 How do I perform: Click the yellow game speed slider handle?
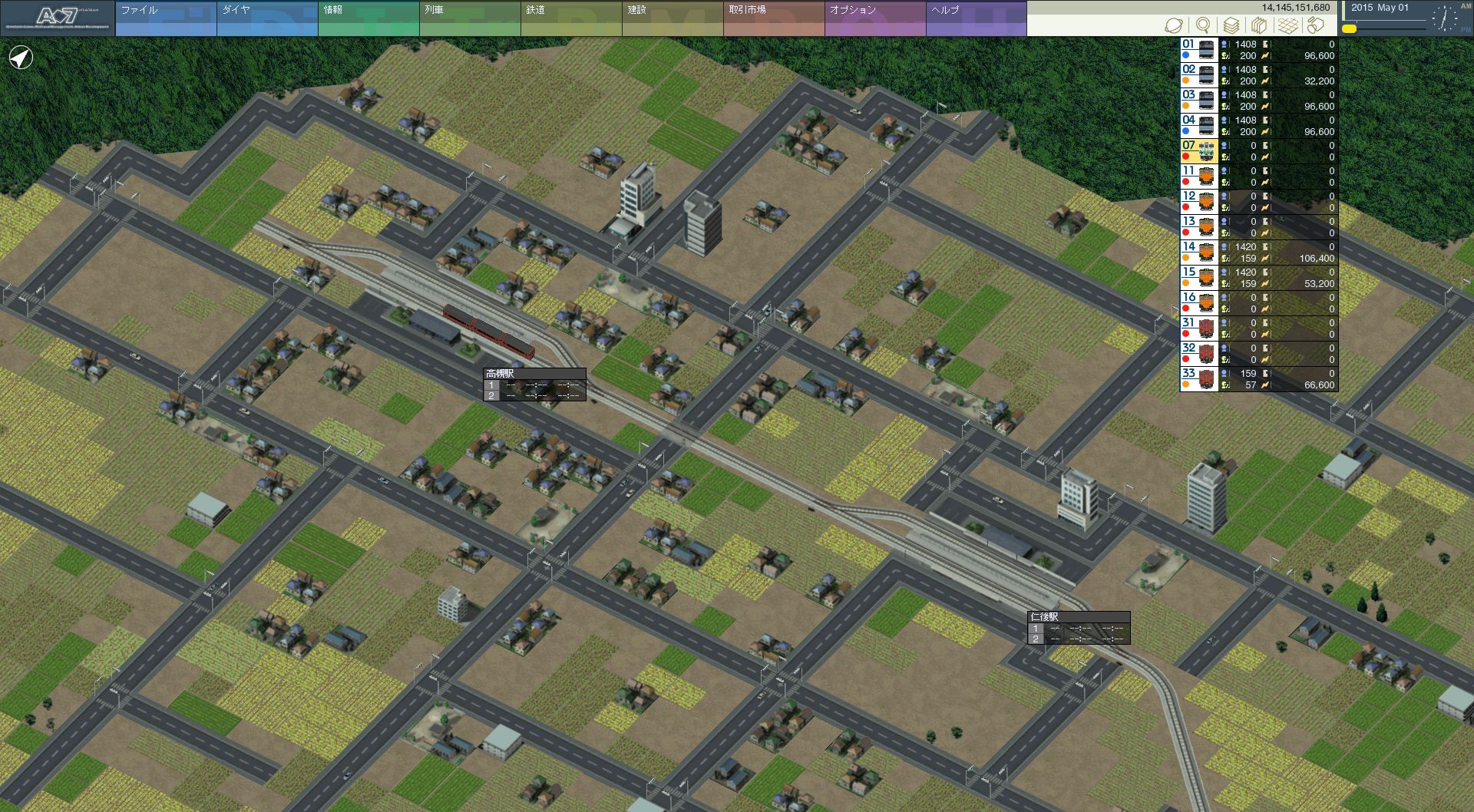[x=1349, y=29]
